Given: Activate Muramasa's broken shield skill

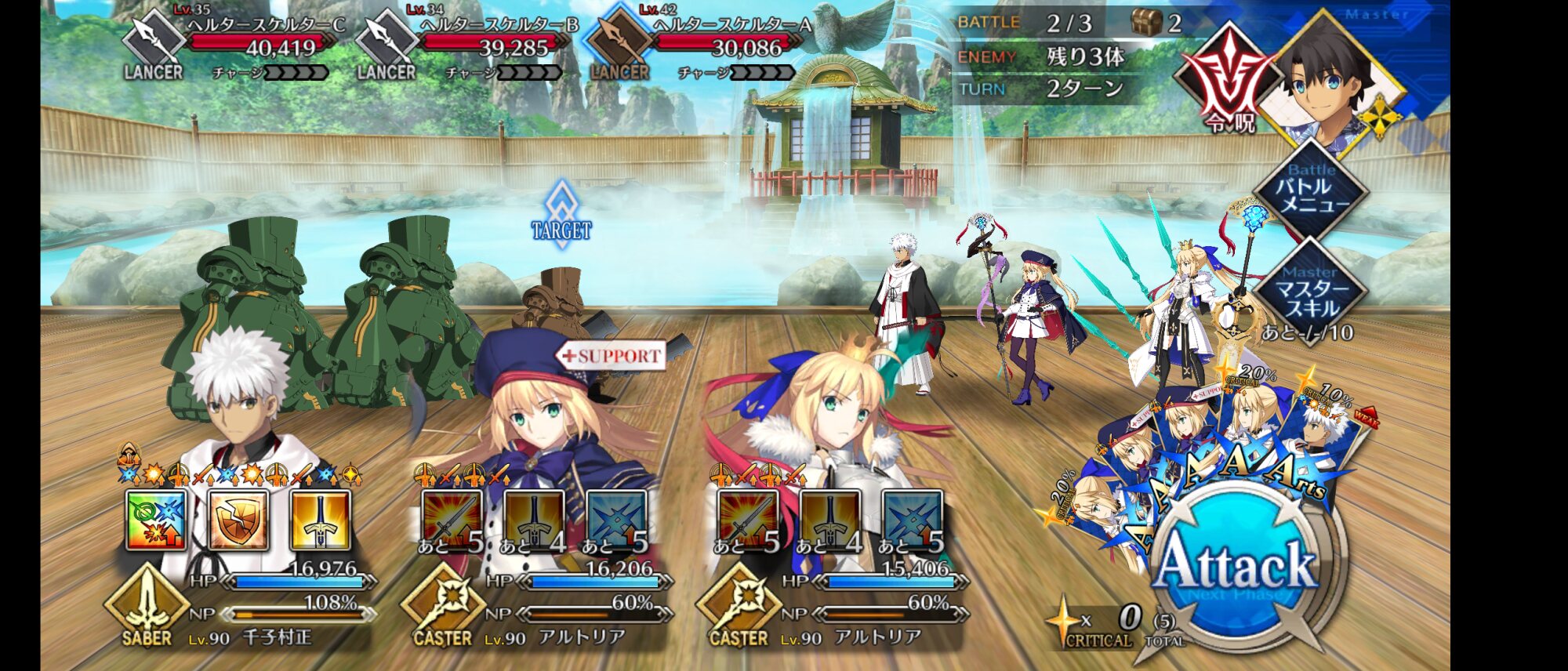Looking at the screenshot, I should pyautogui.click(x=238, y=520).
